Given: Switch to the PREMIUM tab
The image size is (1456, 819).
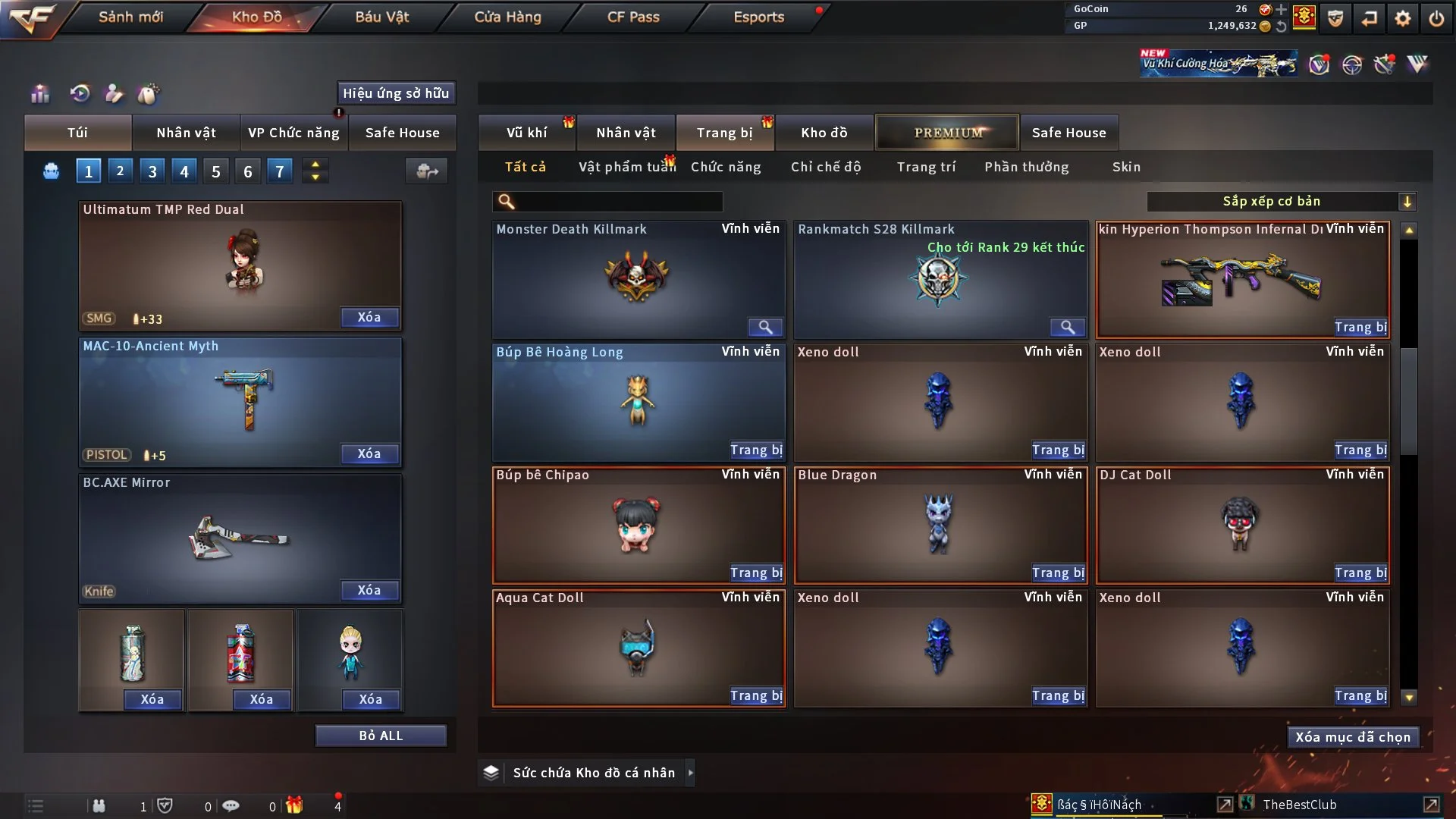Looking at the screenshot, I should [946, 132].
